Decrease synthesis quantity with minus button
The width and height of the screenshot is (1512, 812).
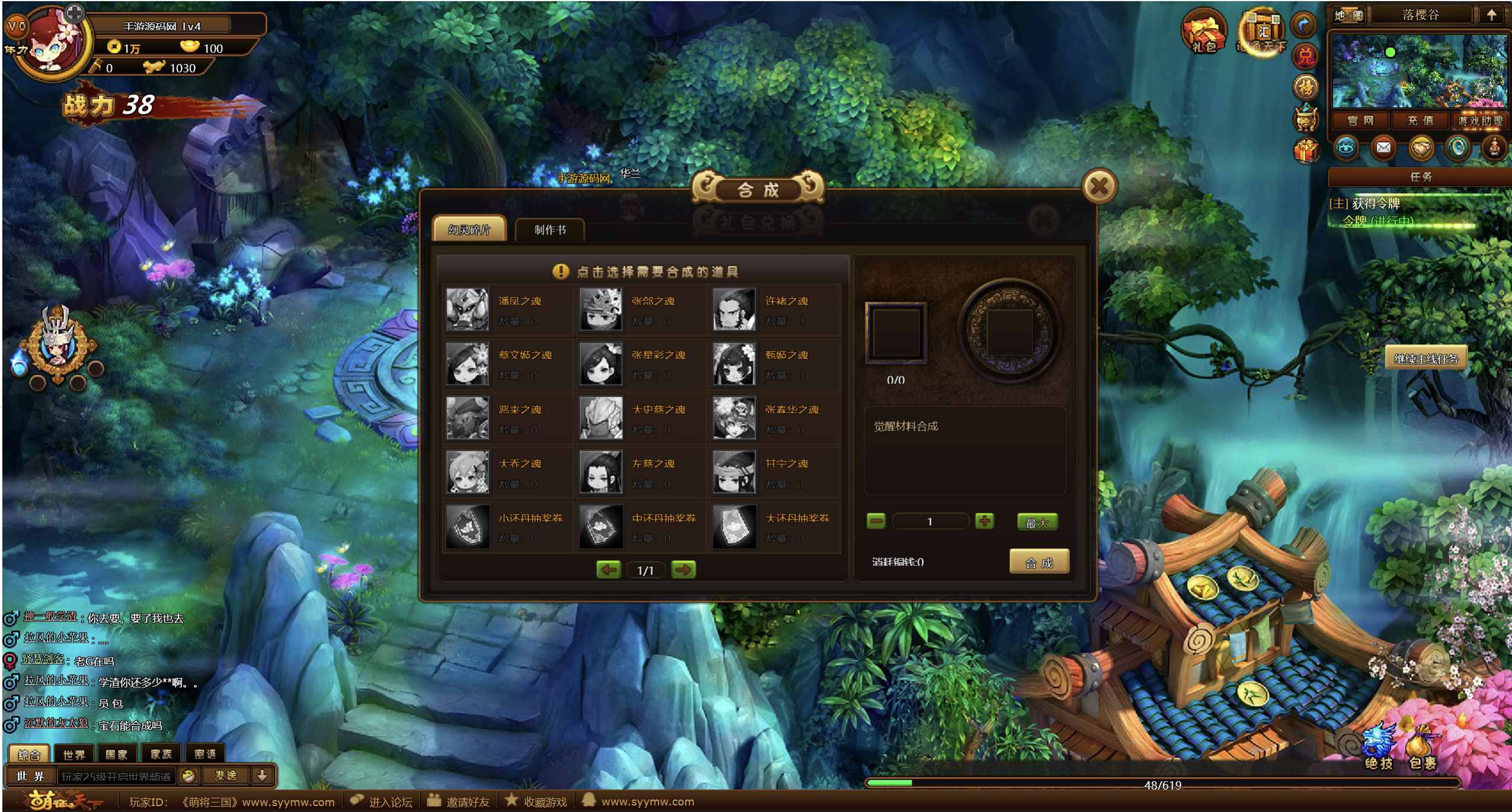click(875, 522)
